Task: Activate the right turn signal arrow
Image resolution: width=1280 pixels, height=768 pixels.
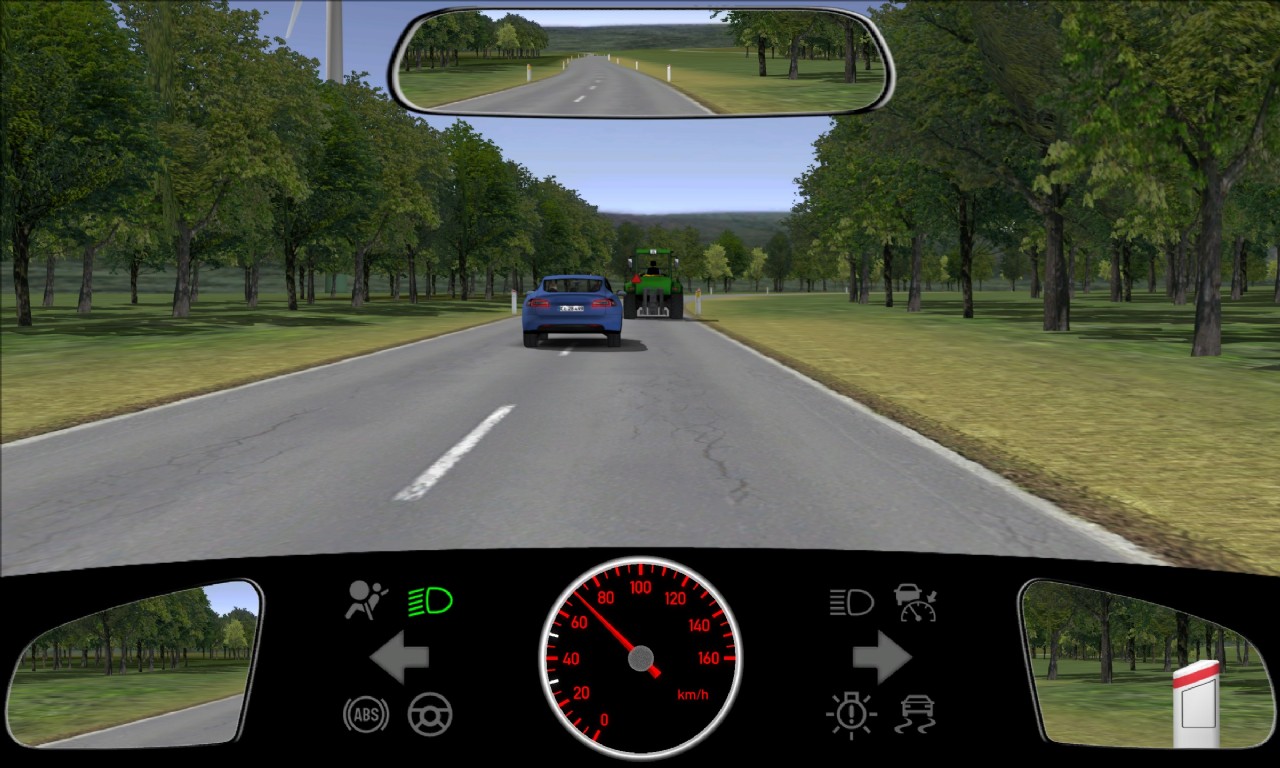Action: tap(881, 657)
